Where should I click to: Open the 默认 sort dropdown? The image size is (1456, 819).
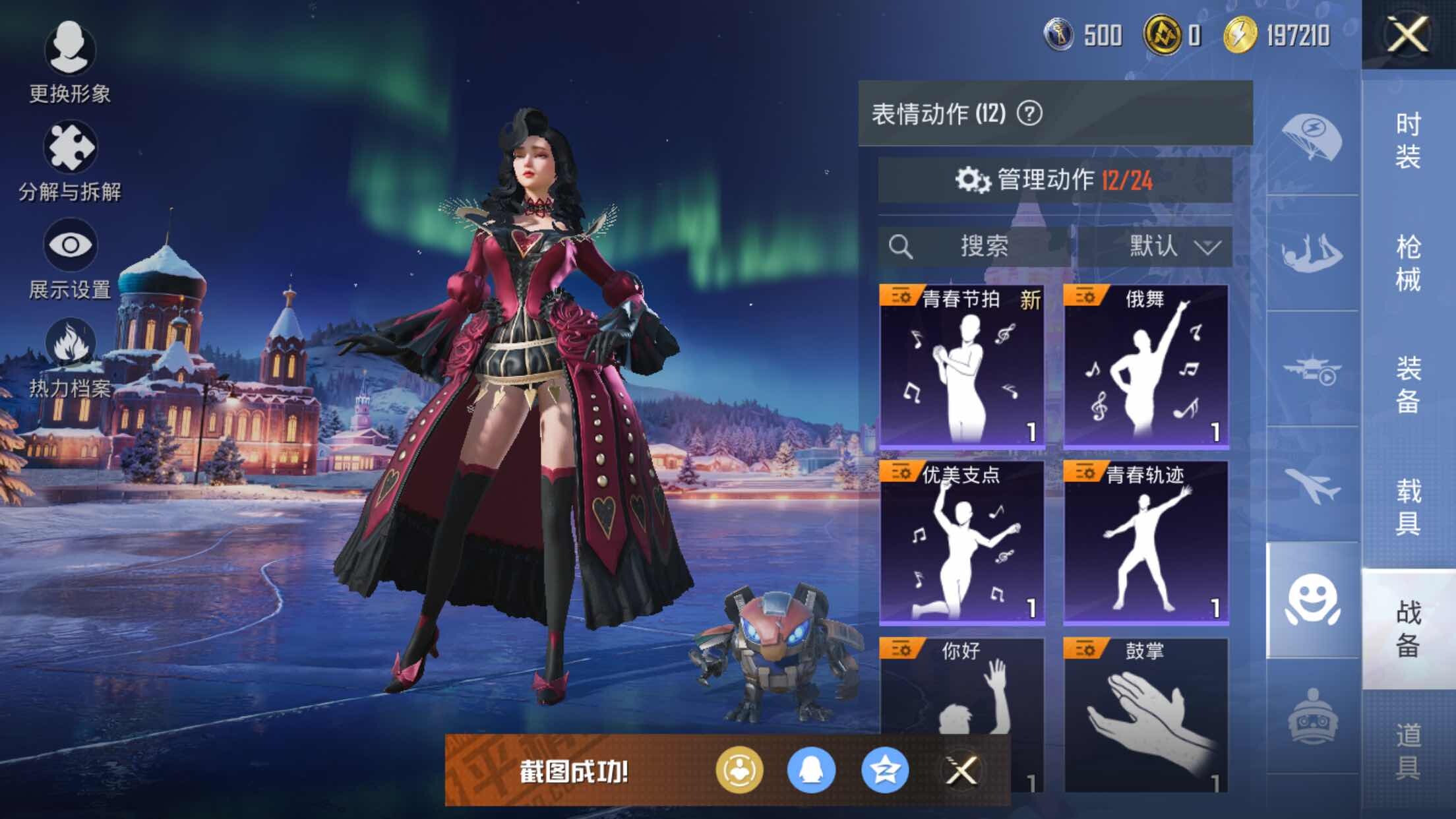[x=1155, y=247]
